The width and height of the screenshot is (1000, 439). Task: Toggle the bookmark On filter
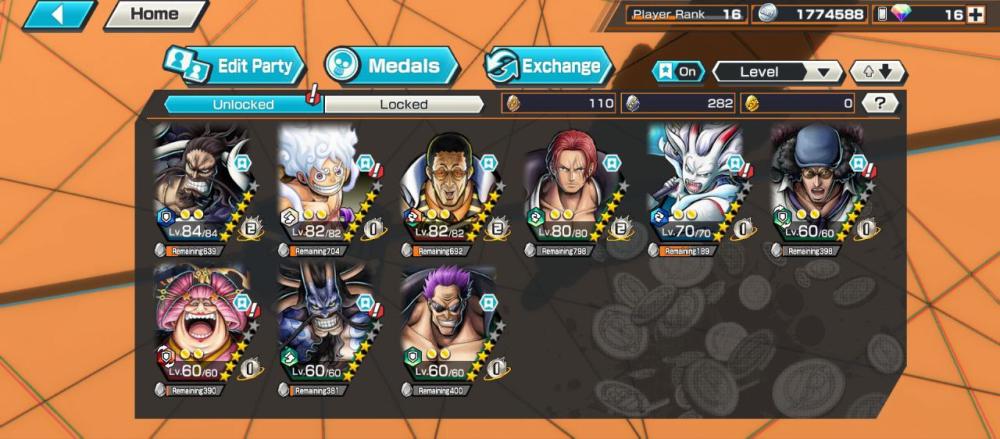click(677, 72)
